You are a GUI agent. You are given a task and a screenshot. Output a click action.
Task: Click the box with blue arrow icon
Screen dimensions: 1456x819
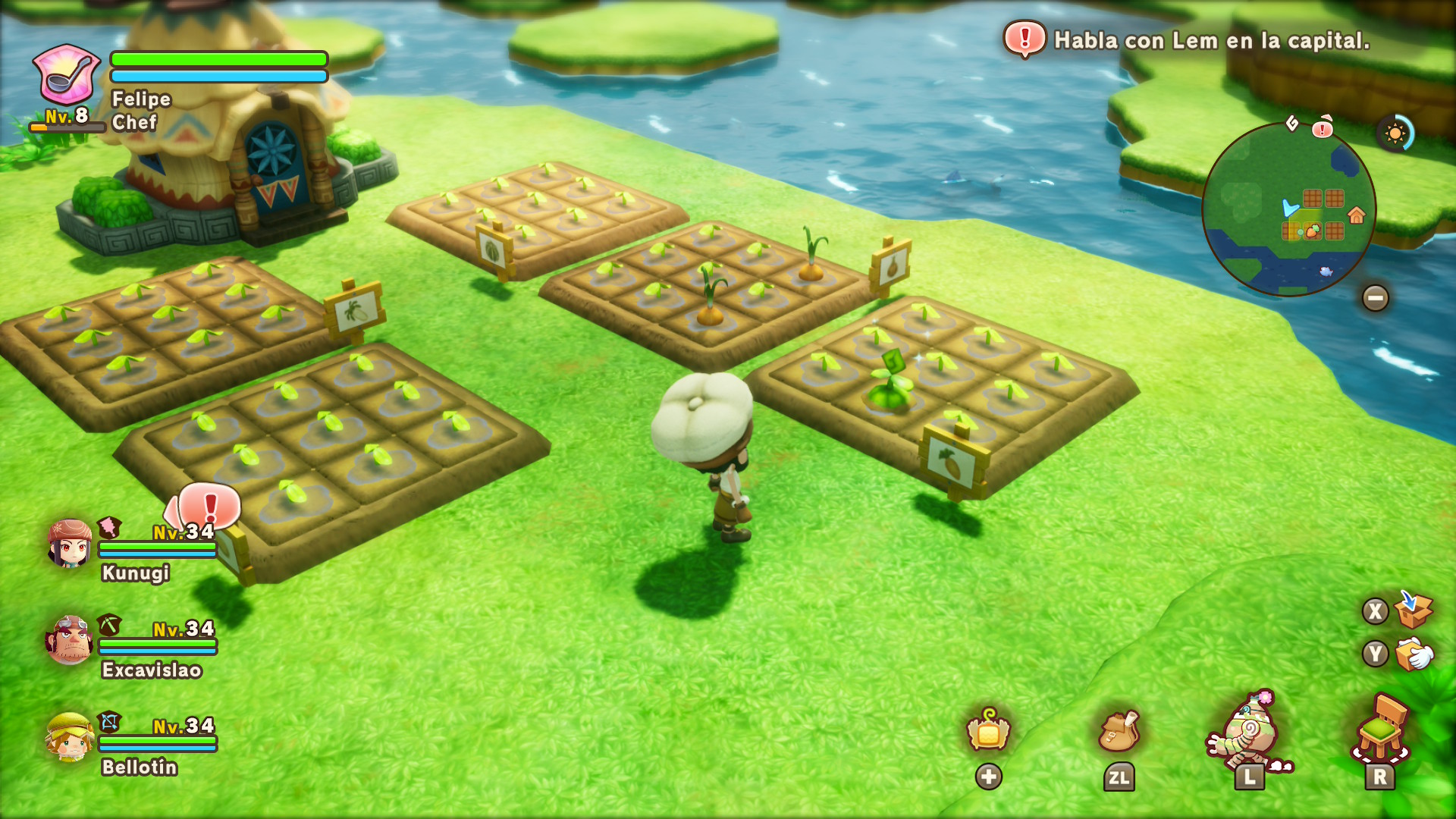click(x=1413, y=610)
